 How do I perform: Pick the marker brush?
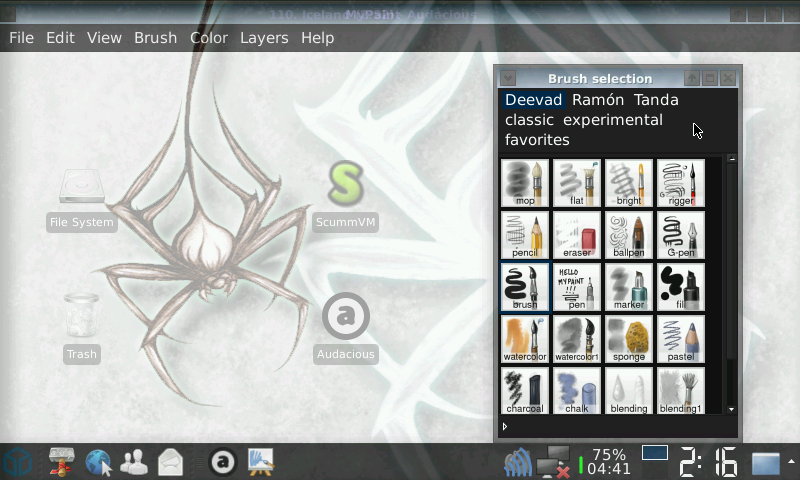[x=629, y=287]
